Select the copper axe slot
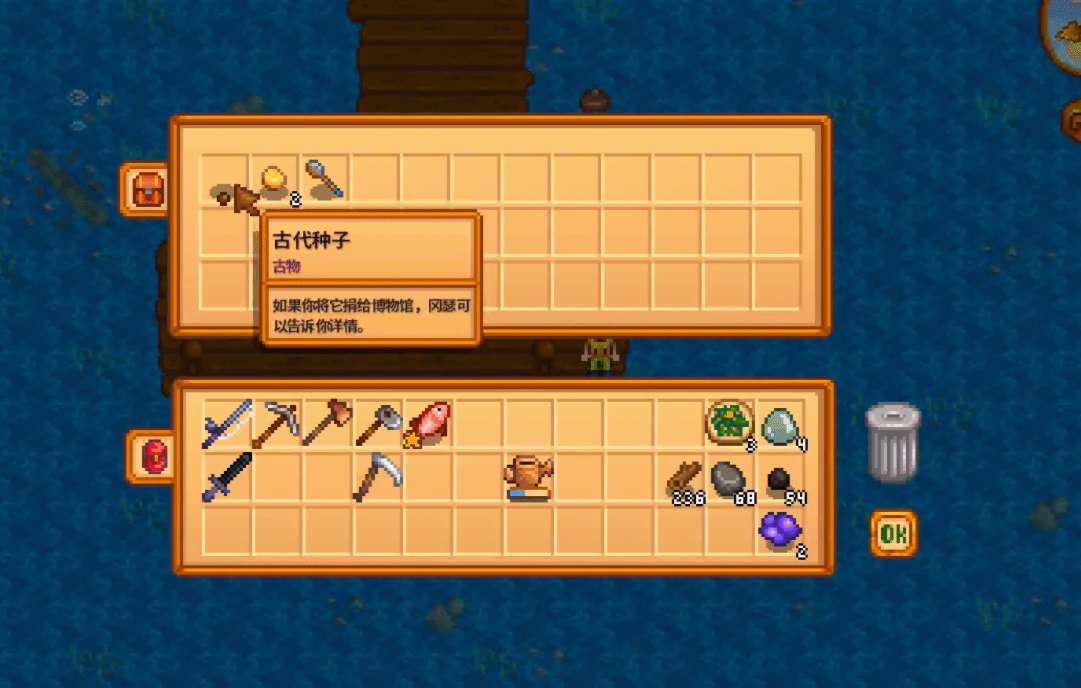 coord(327,423)
